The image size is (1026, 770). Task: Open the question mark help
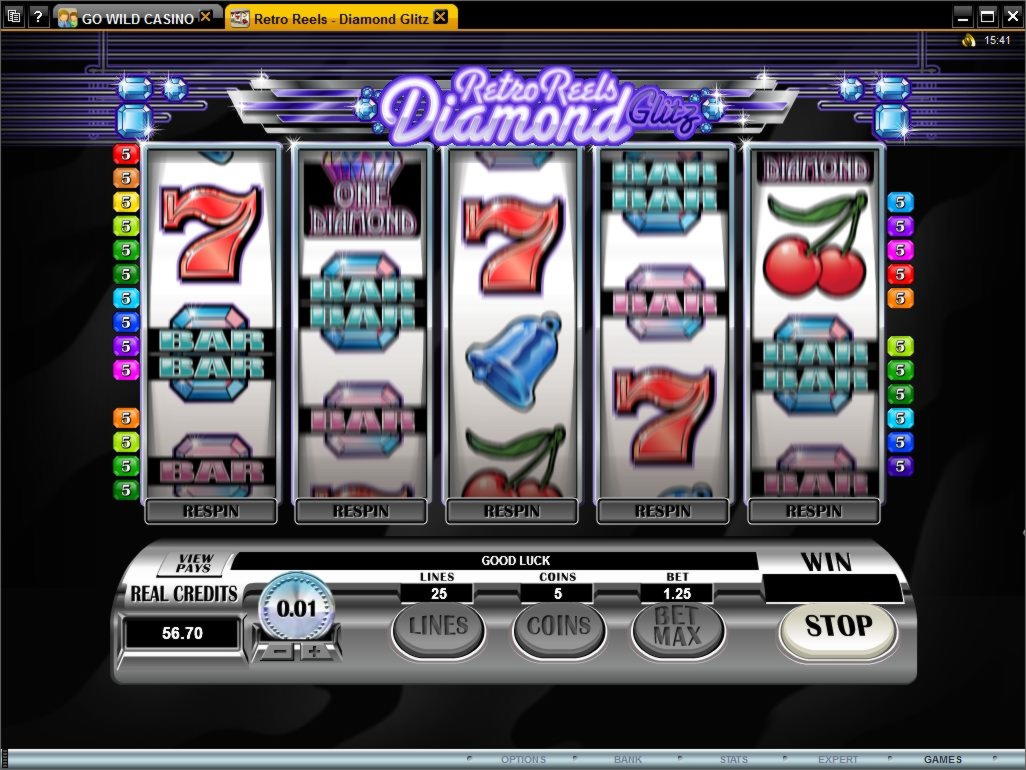click(x=38, y=17)
